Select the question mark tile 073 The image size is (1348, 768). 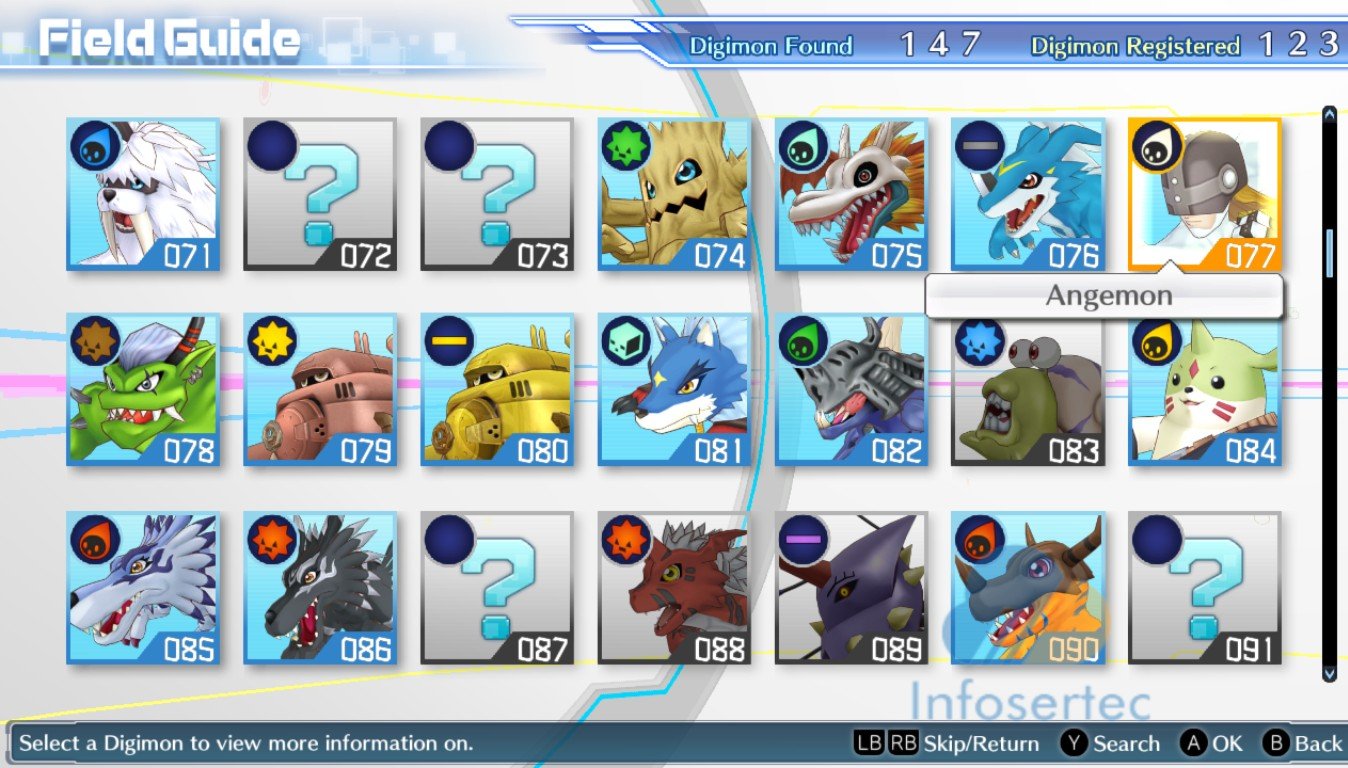[497, 194]
